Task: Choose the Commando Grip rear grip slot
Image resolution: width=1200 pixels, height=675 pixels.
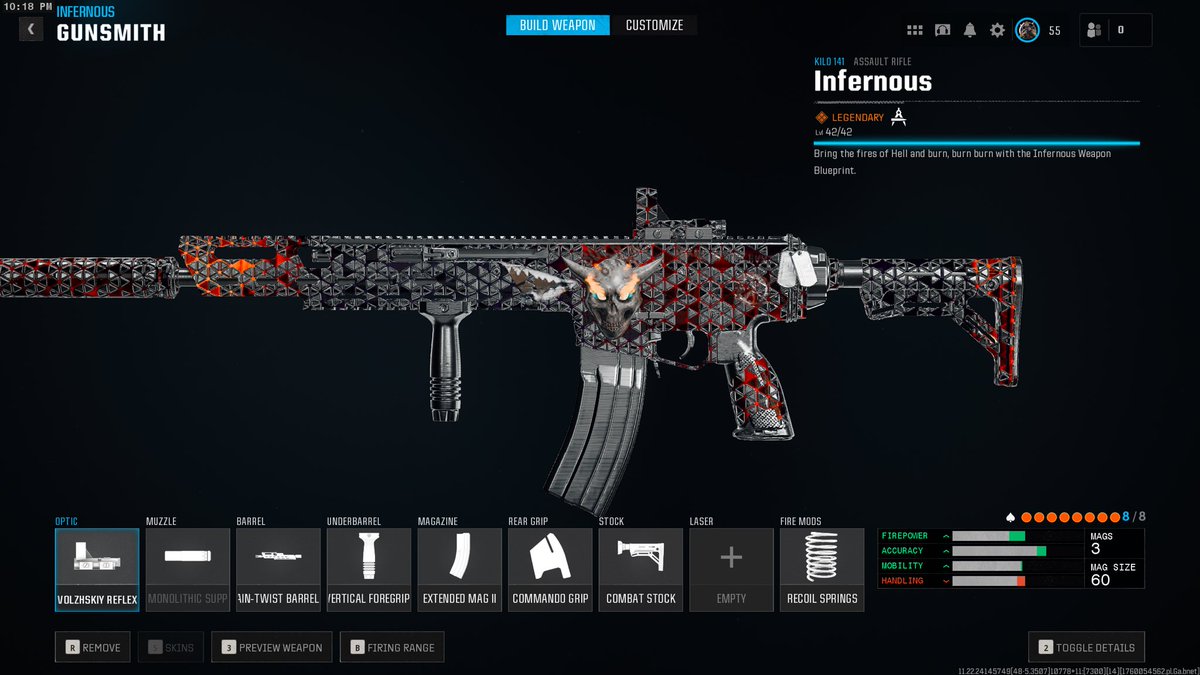Action: click(x=550, y=569)
